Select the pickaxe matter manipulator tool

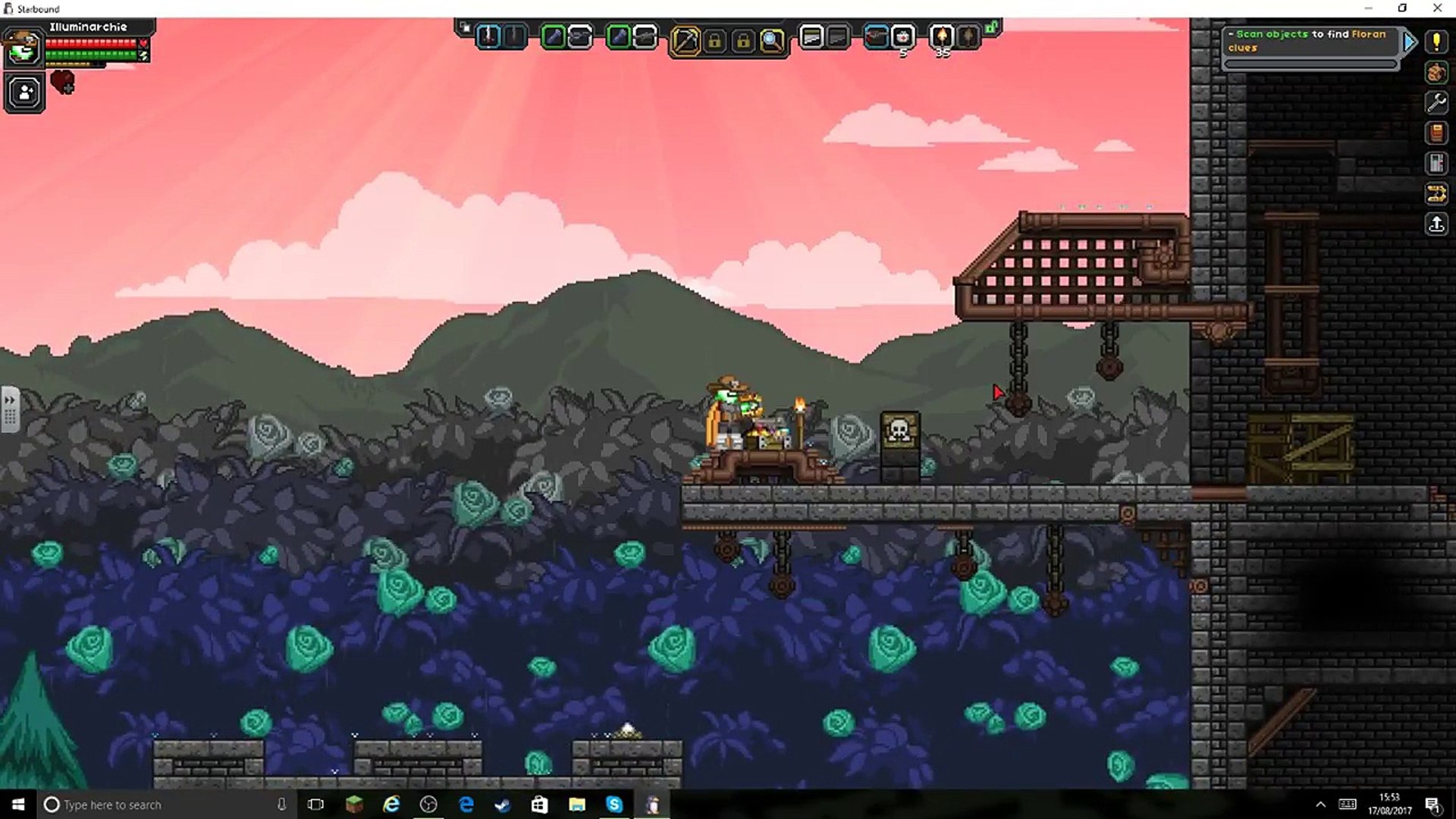[x=686, y=40]
